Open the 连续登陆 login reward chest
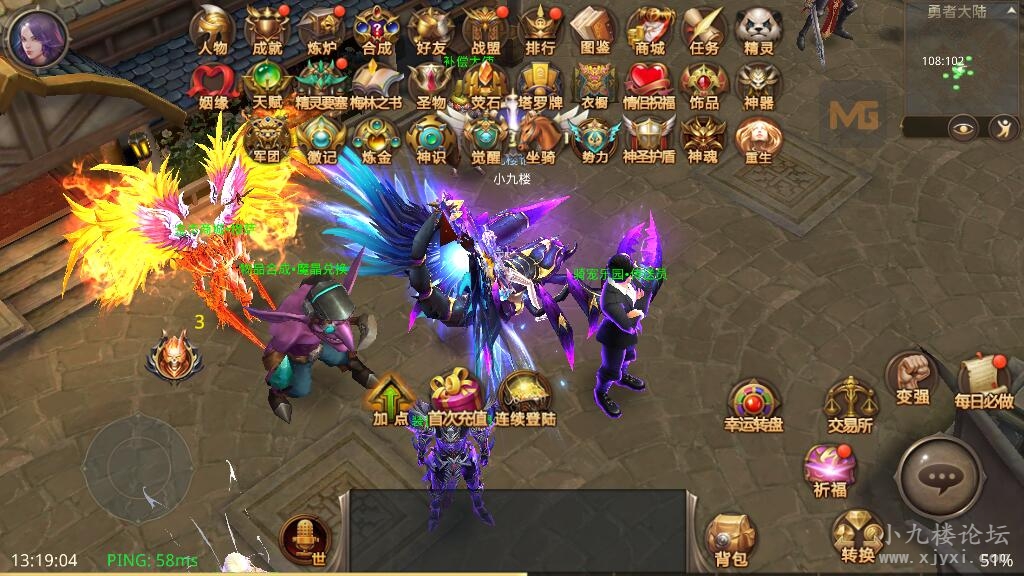 (526, 396)
